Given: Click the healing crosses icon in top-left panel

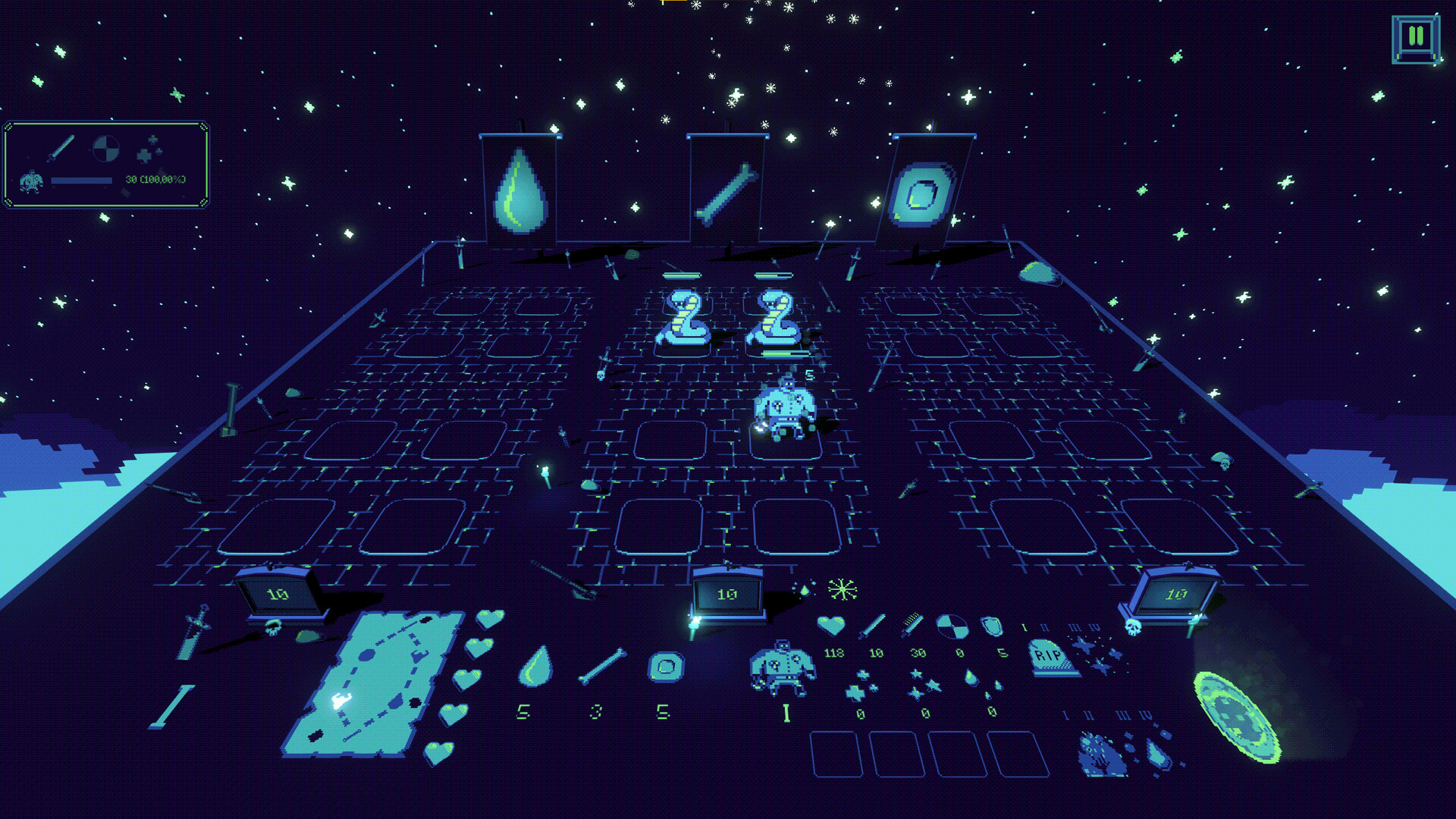Looking at the screenshot, I should [152, 149].
